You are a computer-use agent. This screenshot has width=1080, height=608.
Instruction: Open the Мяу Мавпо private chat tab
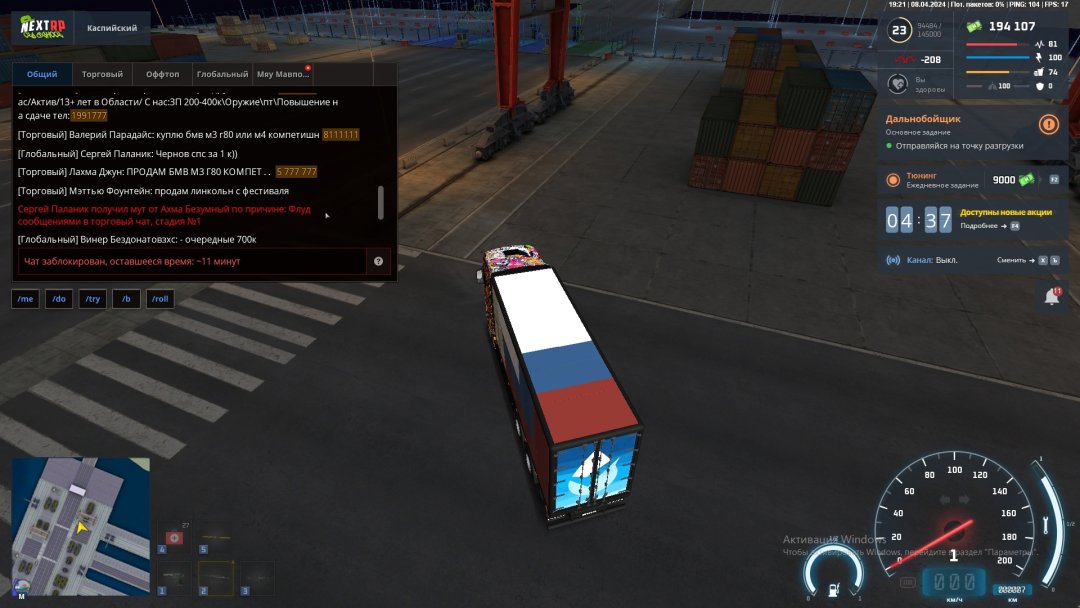click(283, 74)
